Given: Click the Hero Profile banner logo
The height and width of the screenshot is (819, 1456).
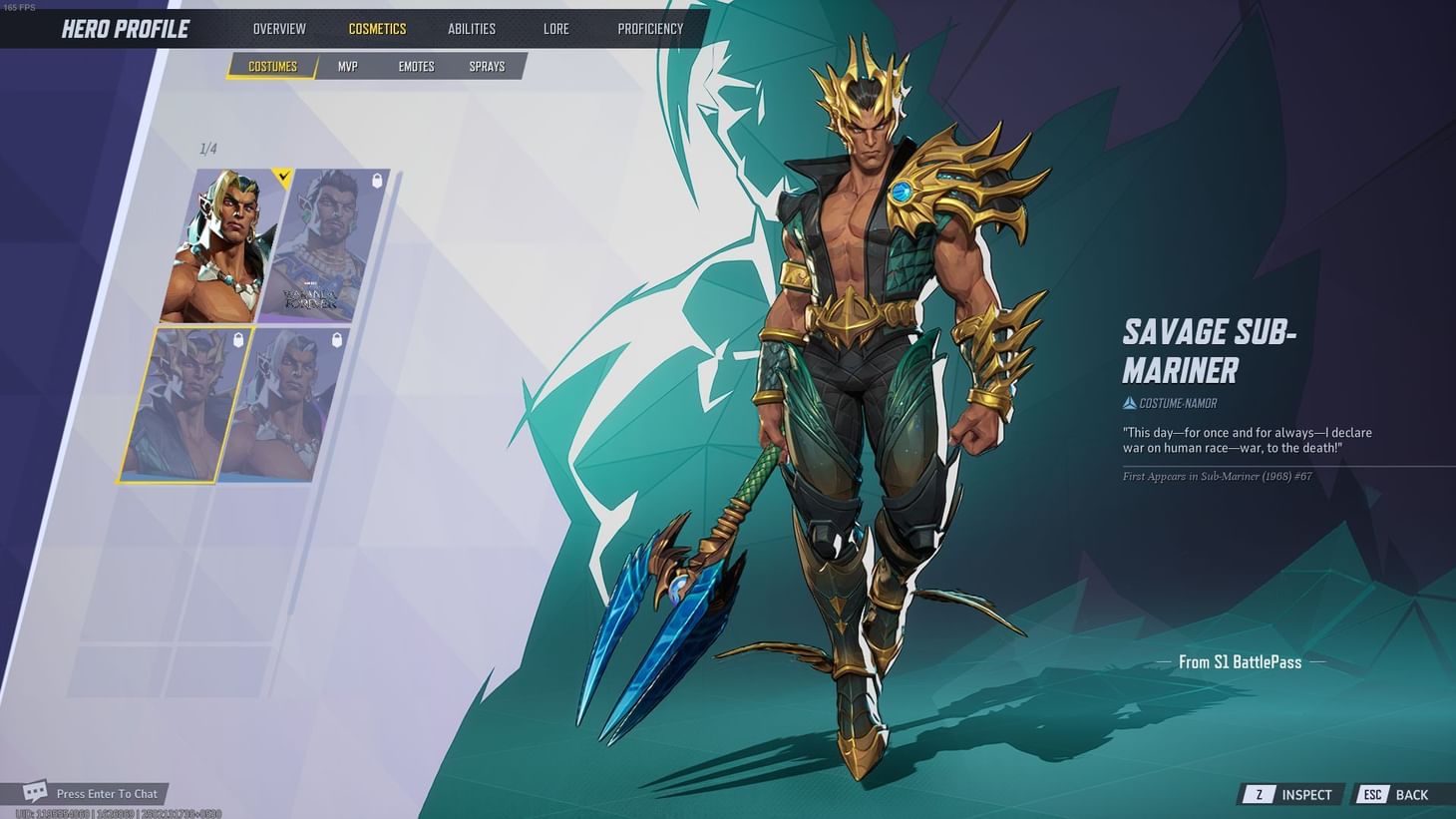Looking at the screenshot, I should coord(128,28).
